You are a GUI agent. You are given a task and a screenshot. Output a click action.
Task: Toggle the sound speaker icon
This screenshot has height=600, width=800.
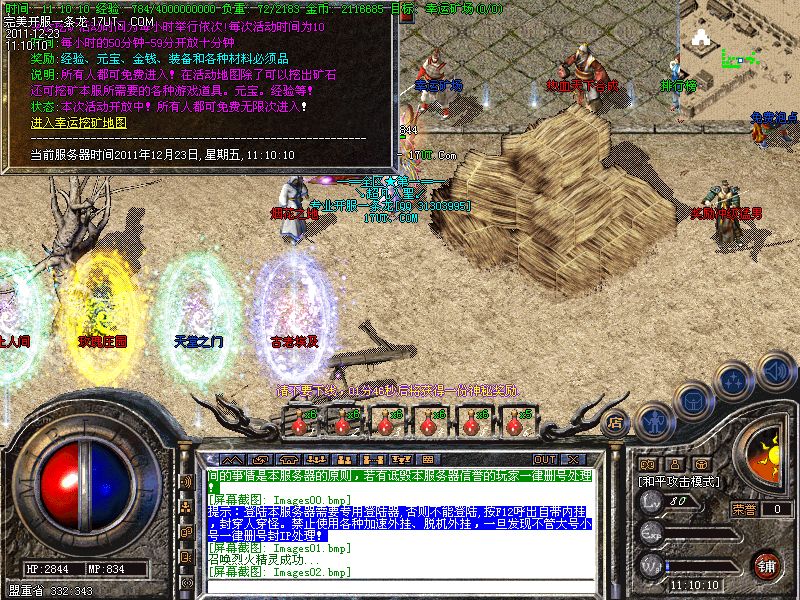click(777, 371)
